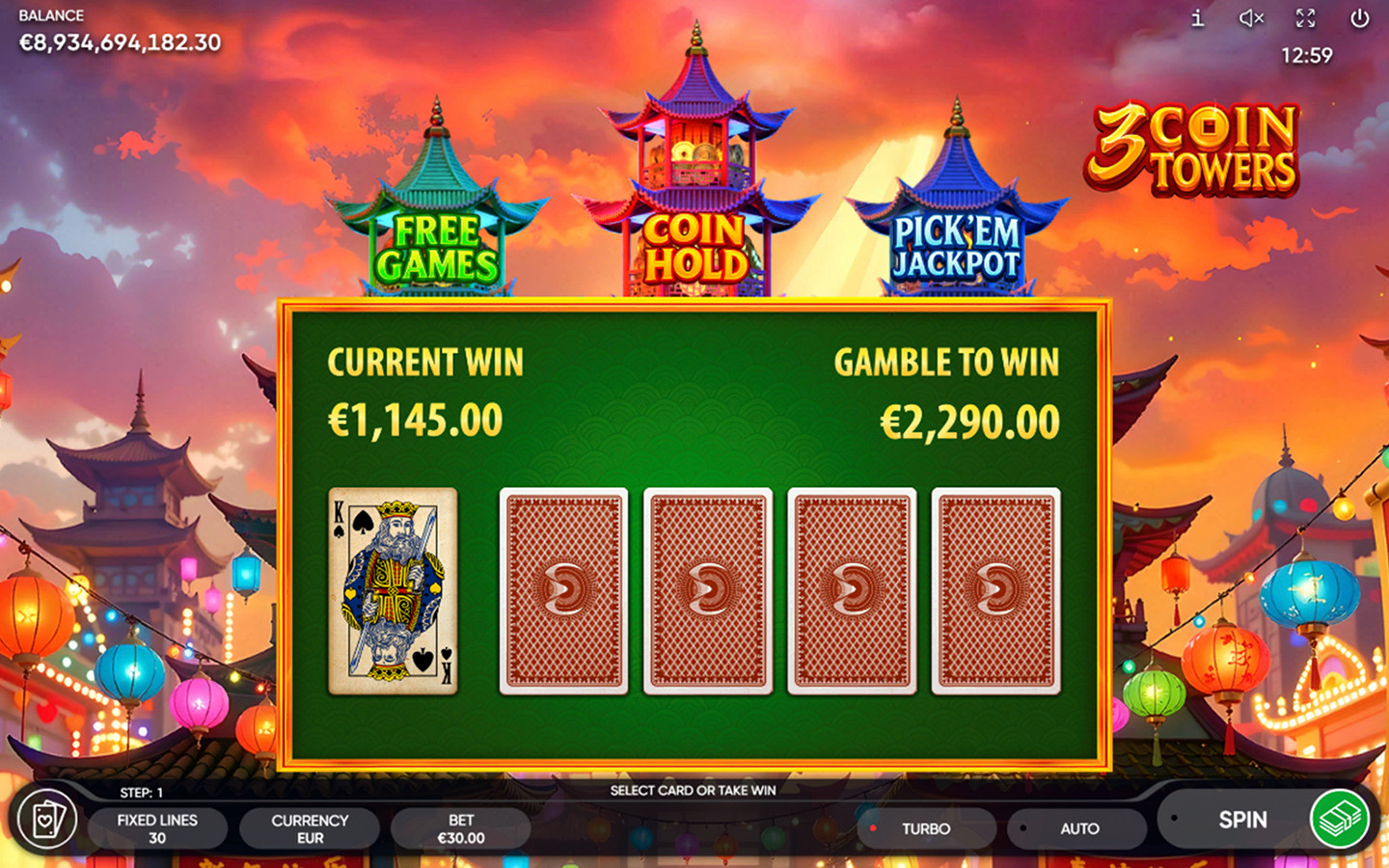
Task: Open the Currency EUR selector
Action: pos(309,828)
